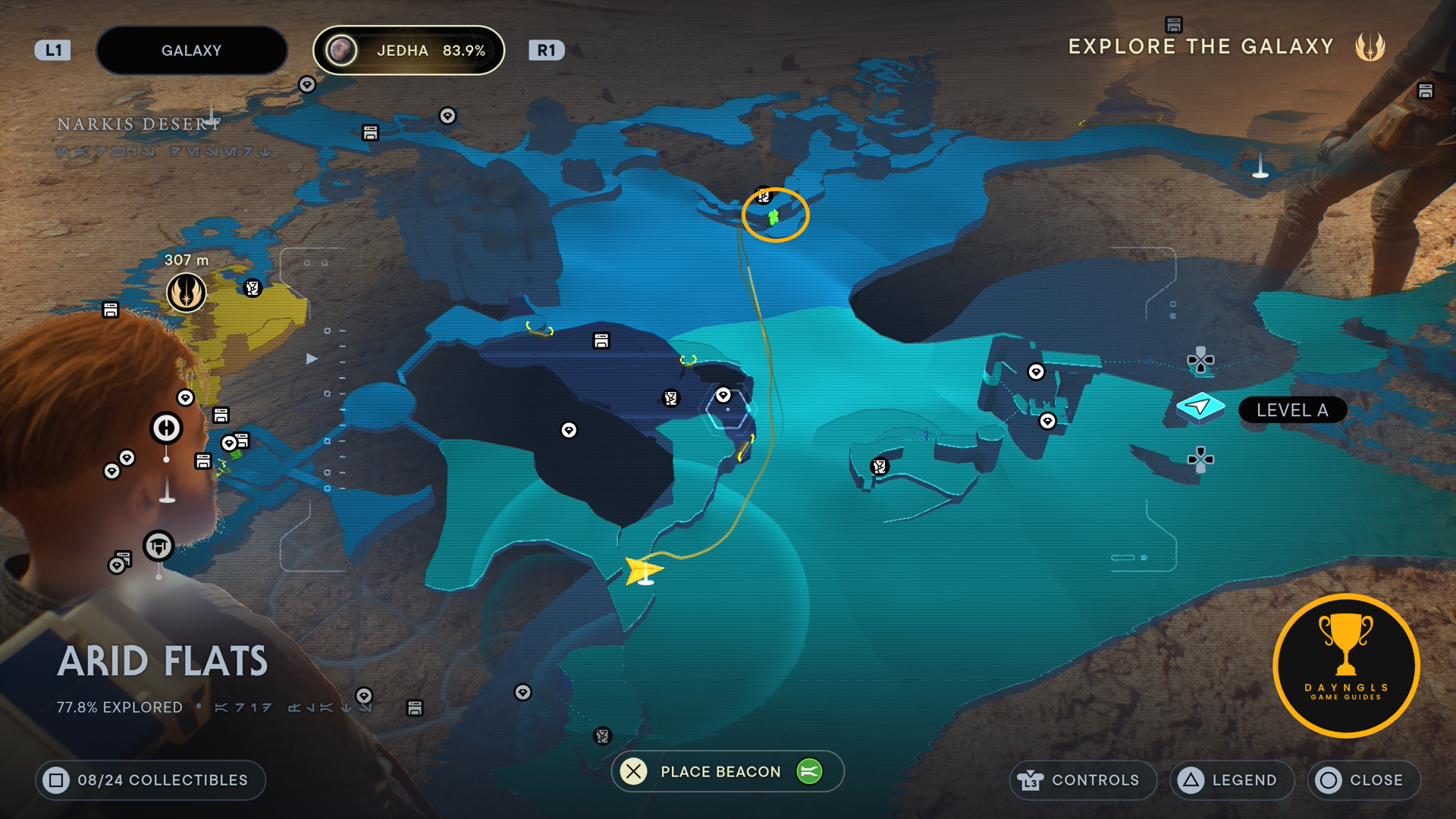1456x819 pixels.
Task: Select the green marker inside orange circle
Action: click(773, 218)
